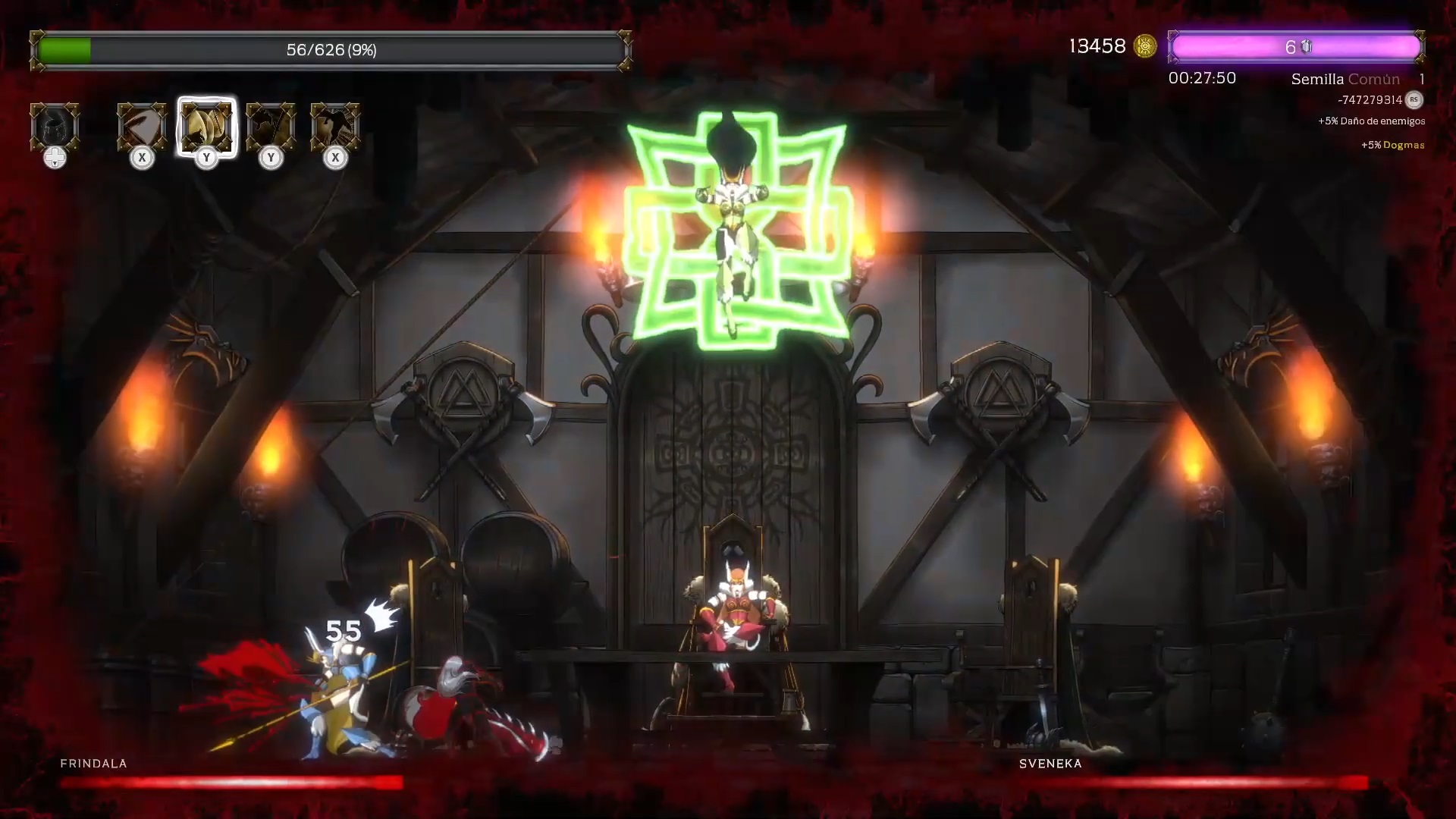Choose the highlighted golden shields skill
Viewport: 1456px width, 819px height.
pos(206,127)
